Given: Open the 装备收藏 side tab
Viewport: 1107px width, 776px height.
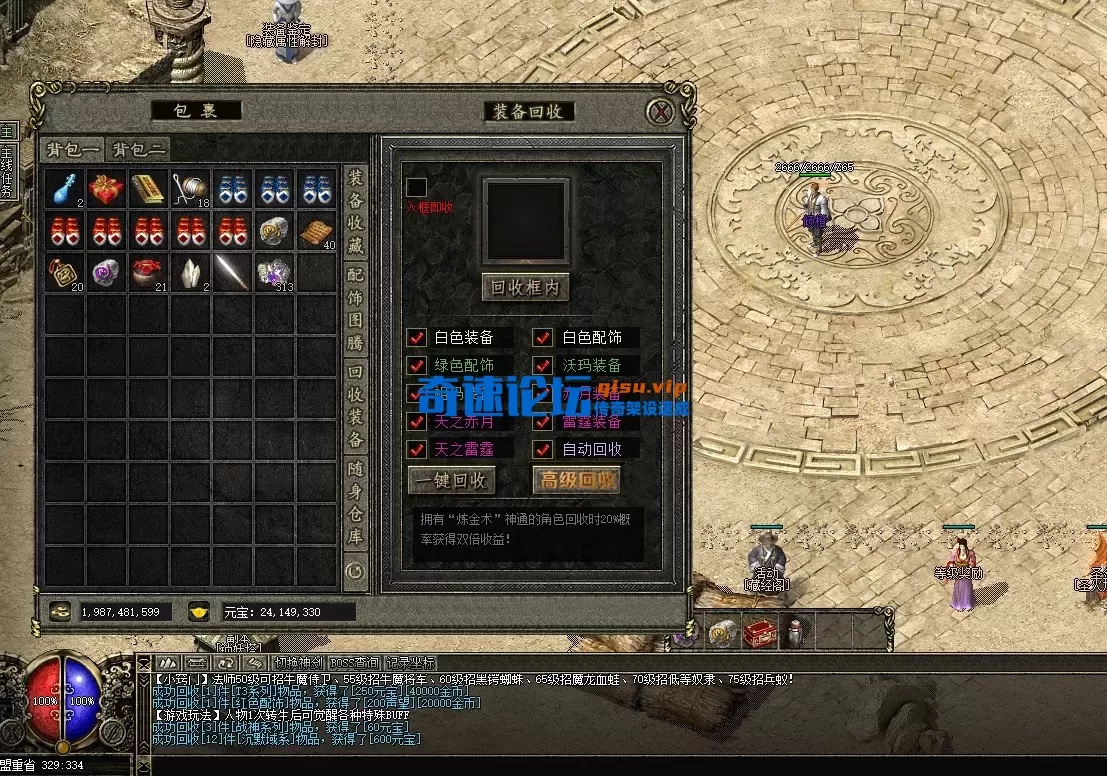Looking at the screenshot, I should pos(355,211).
